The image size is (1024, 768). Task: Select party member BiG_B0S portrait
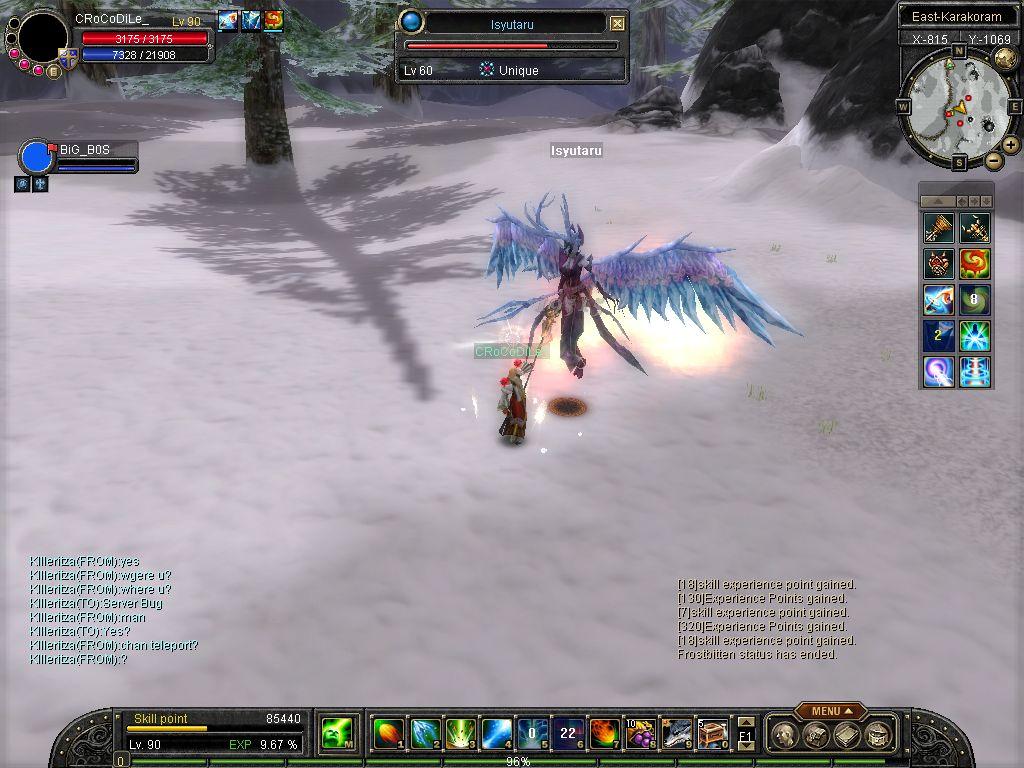[37, 158]
